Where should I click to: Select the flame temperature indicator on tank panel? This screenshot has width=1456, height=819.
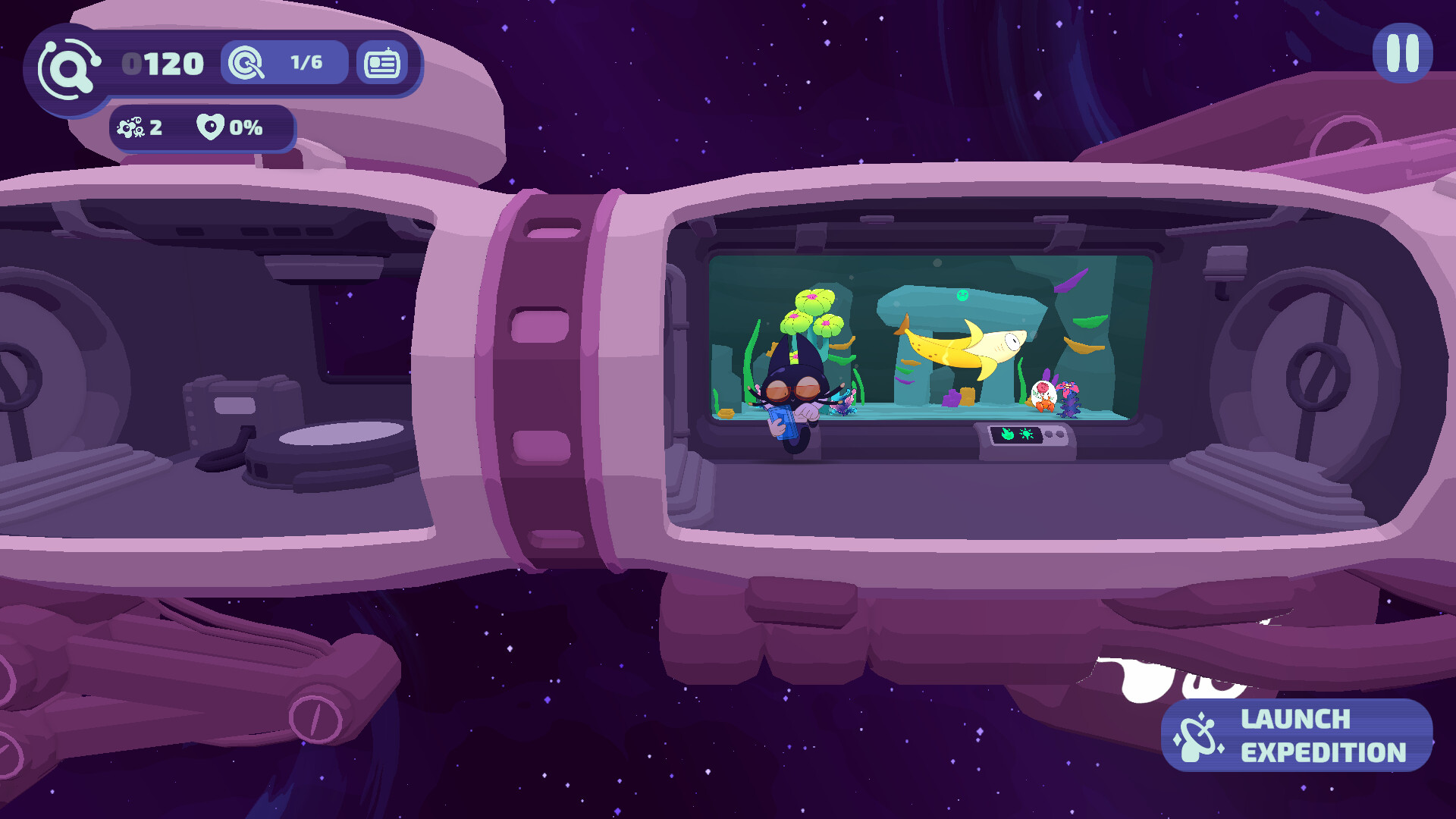(x=1008, y=434)
